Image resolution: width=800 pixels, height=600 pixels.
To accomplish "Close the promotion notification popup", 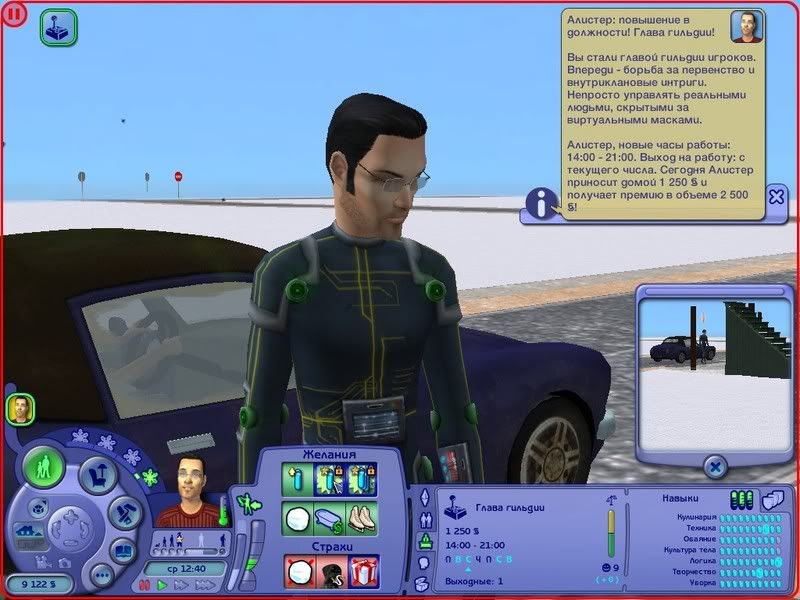I will coord(775,196).
